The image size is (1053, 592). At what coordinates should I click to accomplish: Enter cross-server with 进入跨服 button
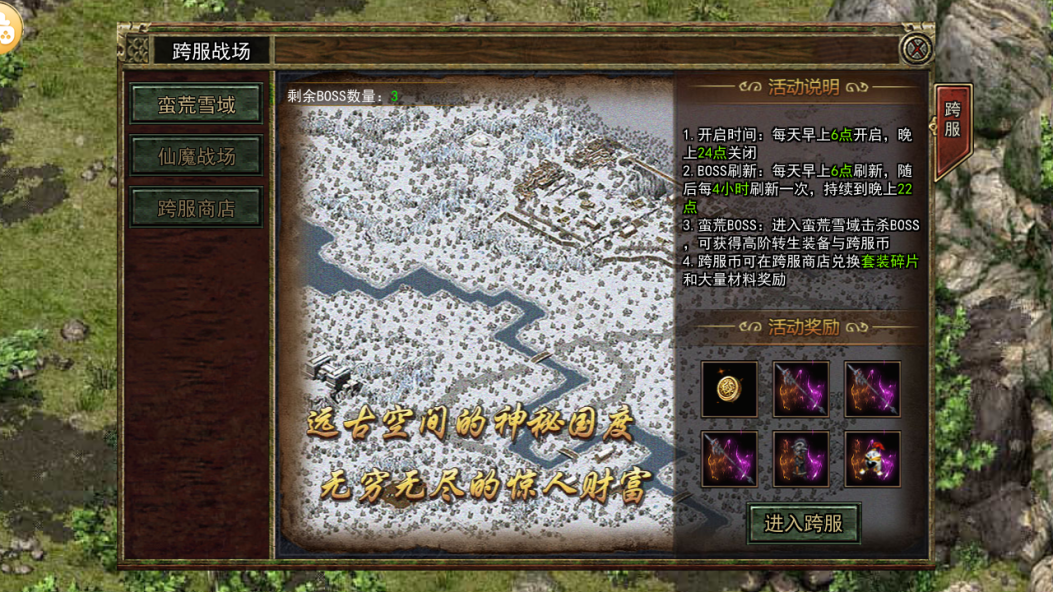click(803, 522)
